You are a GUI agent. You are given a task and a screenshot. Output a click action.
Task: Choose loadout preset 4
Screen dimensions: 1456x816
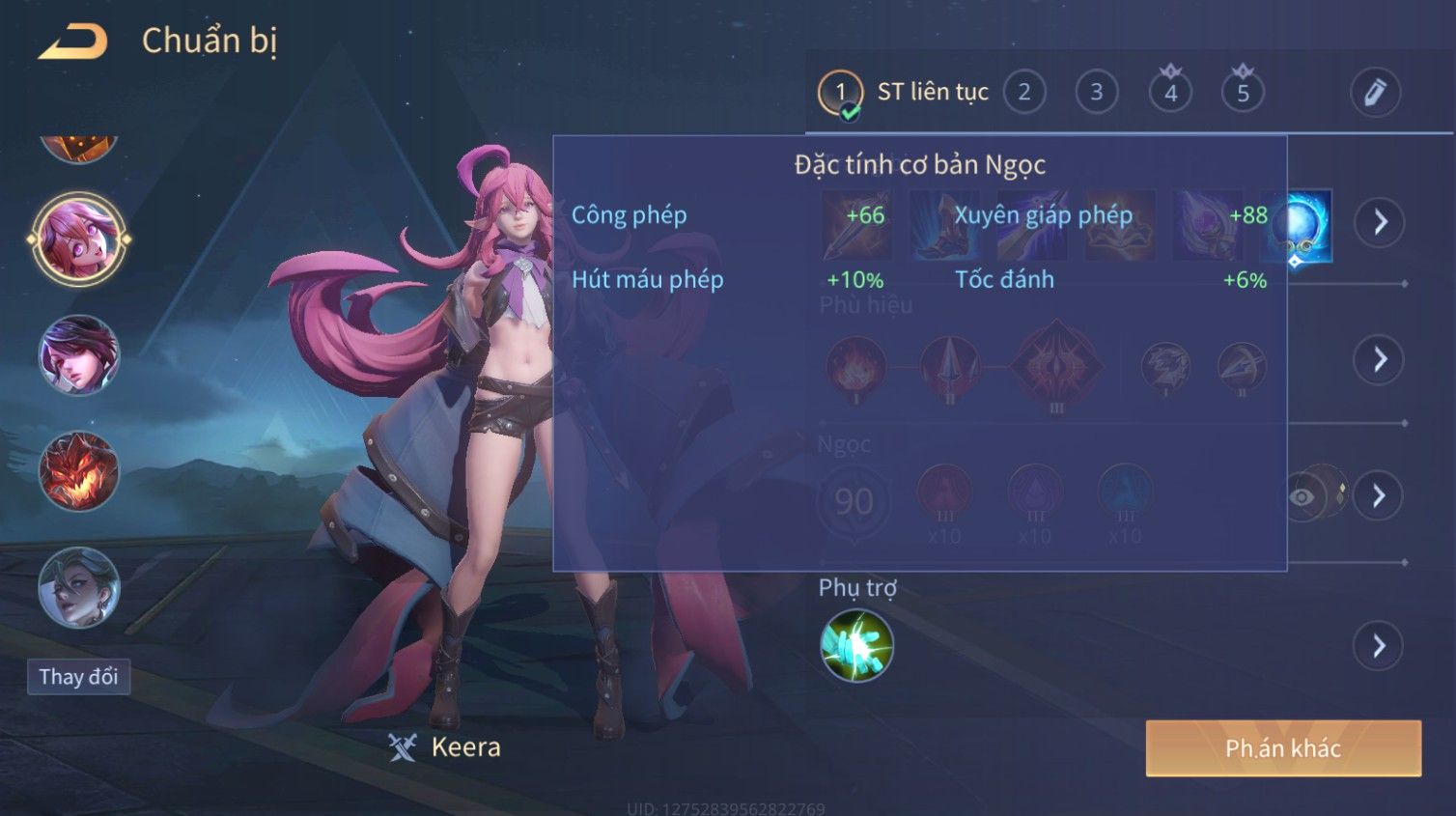click(1170, 93)
